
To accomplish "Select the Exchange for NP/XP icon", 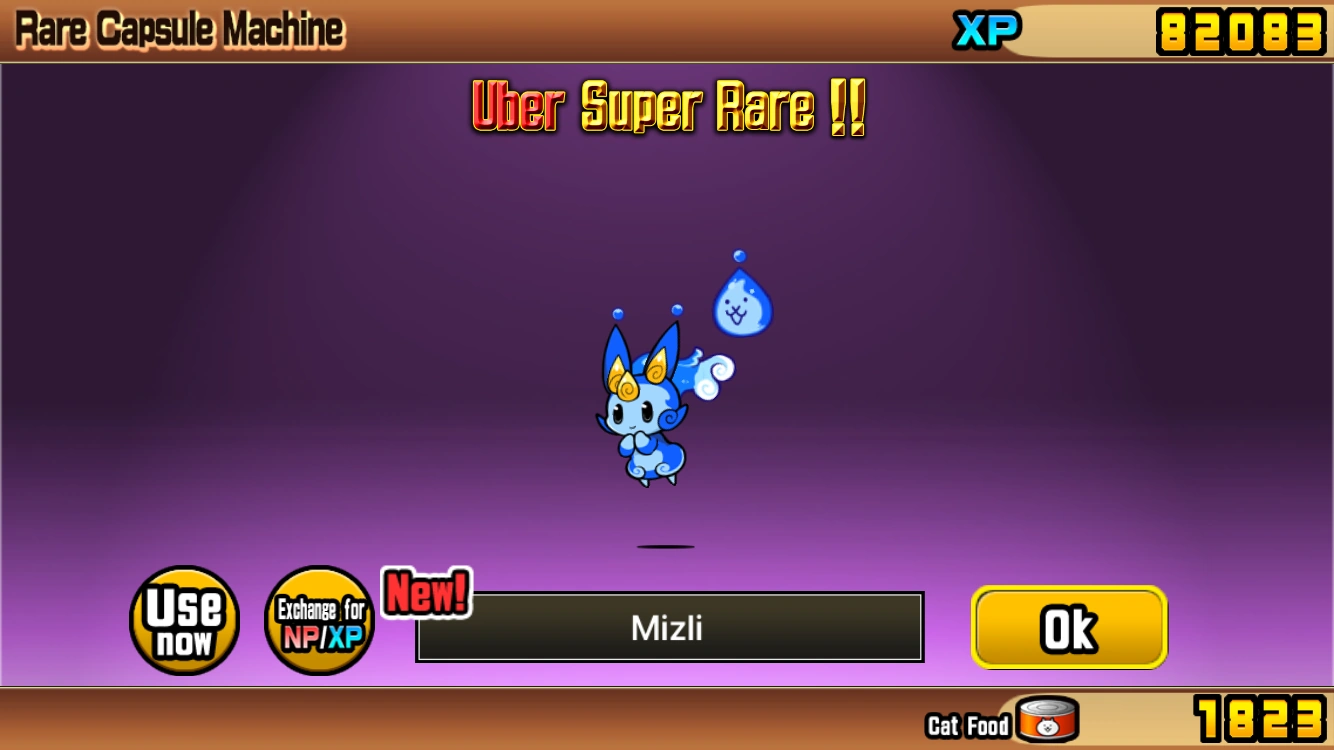I will pos(319,620).
